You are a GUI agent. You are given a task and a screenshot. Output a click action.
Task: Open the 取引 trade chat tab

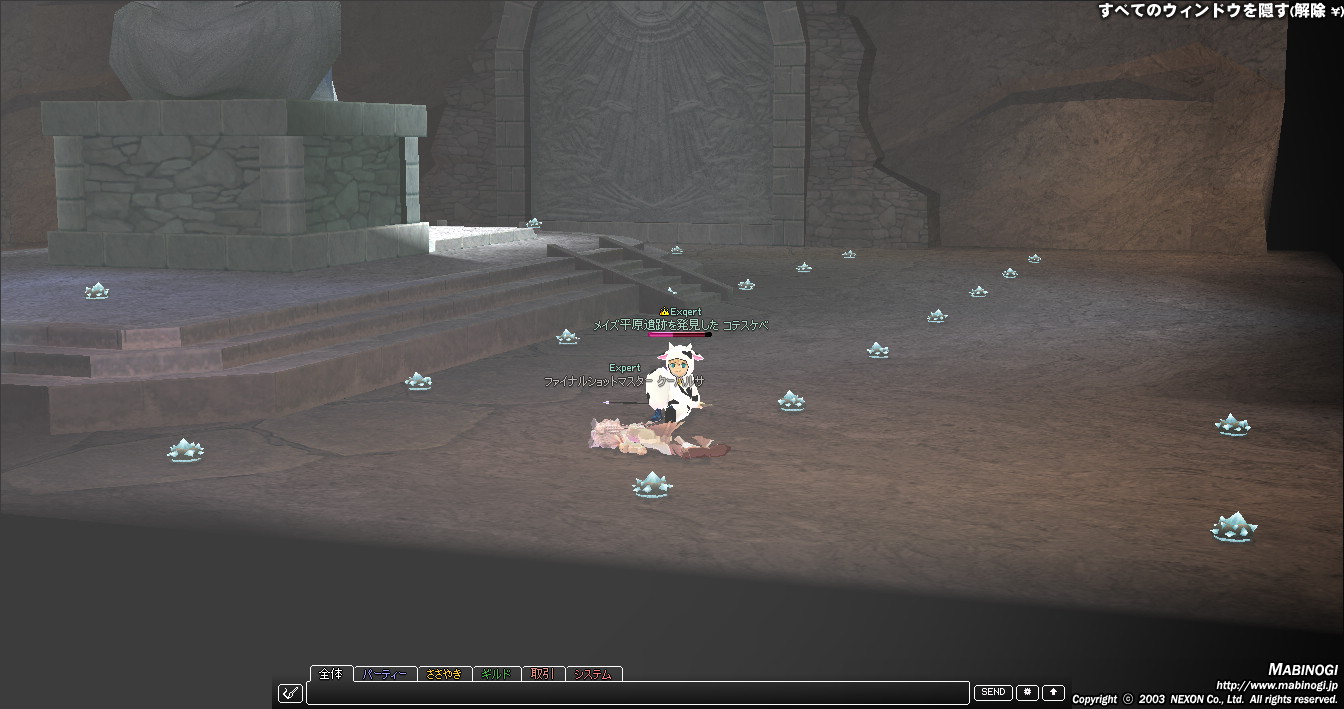[543, 675]
